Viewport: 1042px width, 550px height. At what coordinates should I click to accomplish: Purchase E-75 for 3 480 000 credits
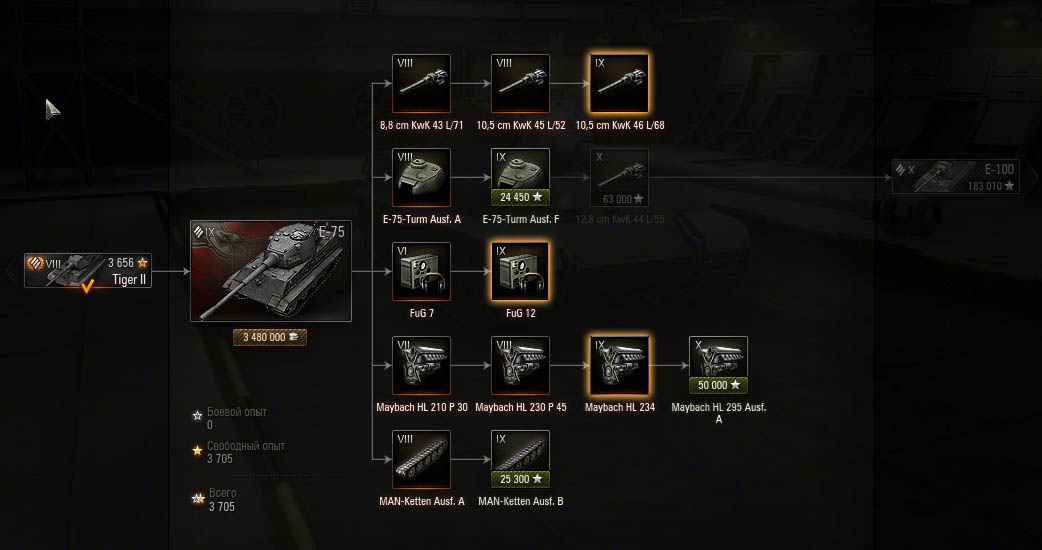click(270, 337)
